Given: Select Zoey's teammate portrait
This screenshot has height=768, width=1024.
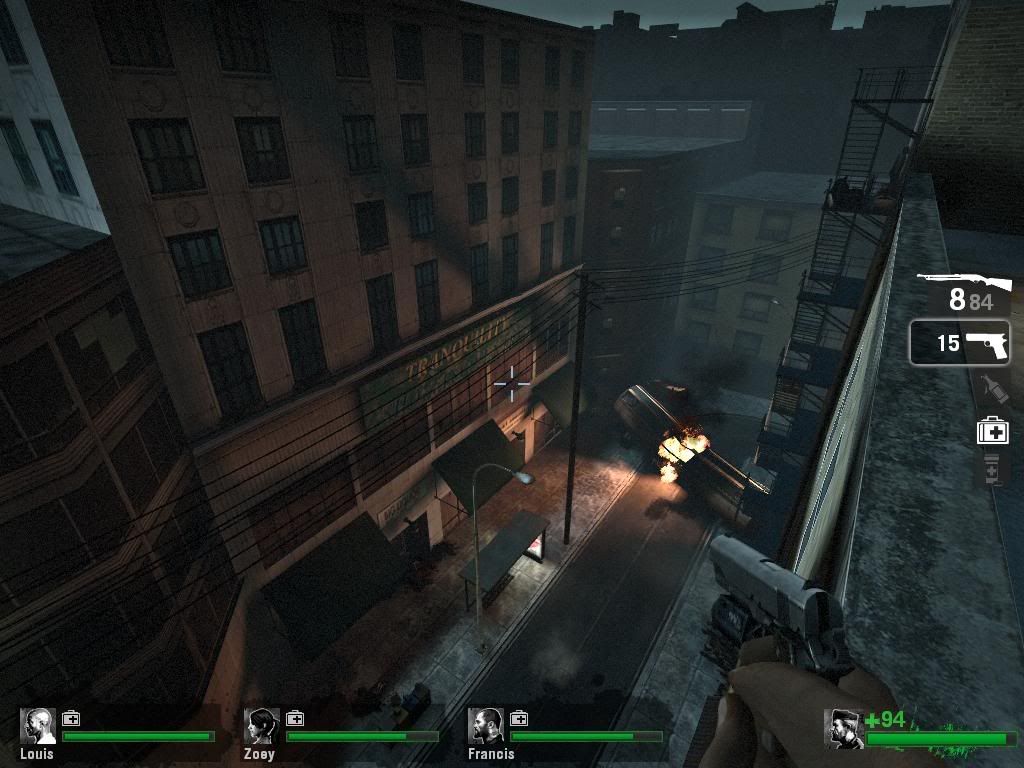Looking at the screenshot, I should click(262, 727).
